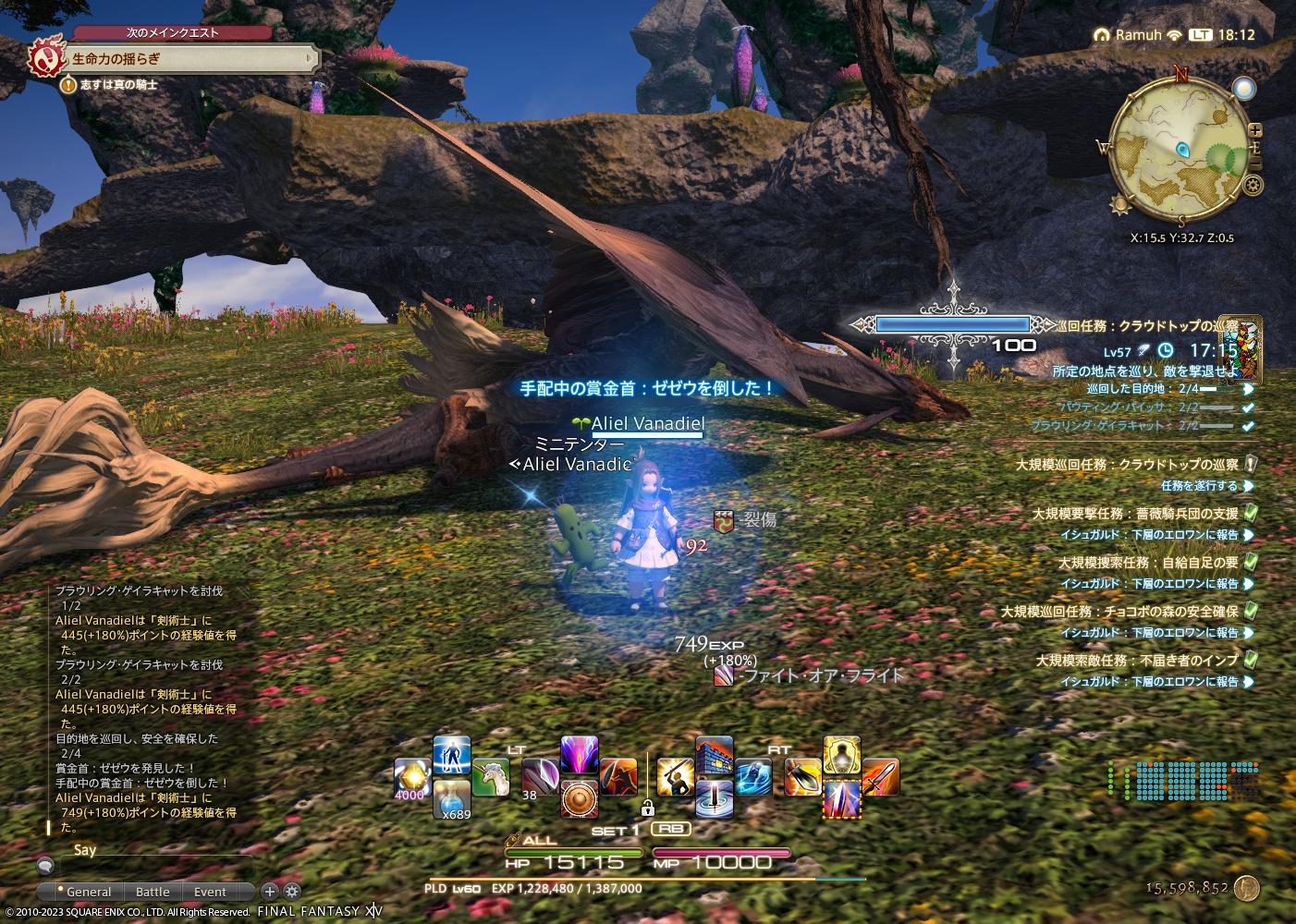
Task: Use the potion stacked x689 on the hotbar
Action: 449,800
